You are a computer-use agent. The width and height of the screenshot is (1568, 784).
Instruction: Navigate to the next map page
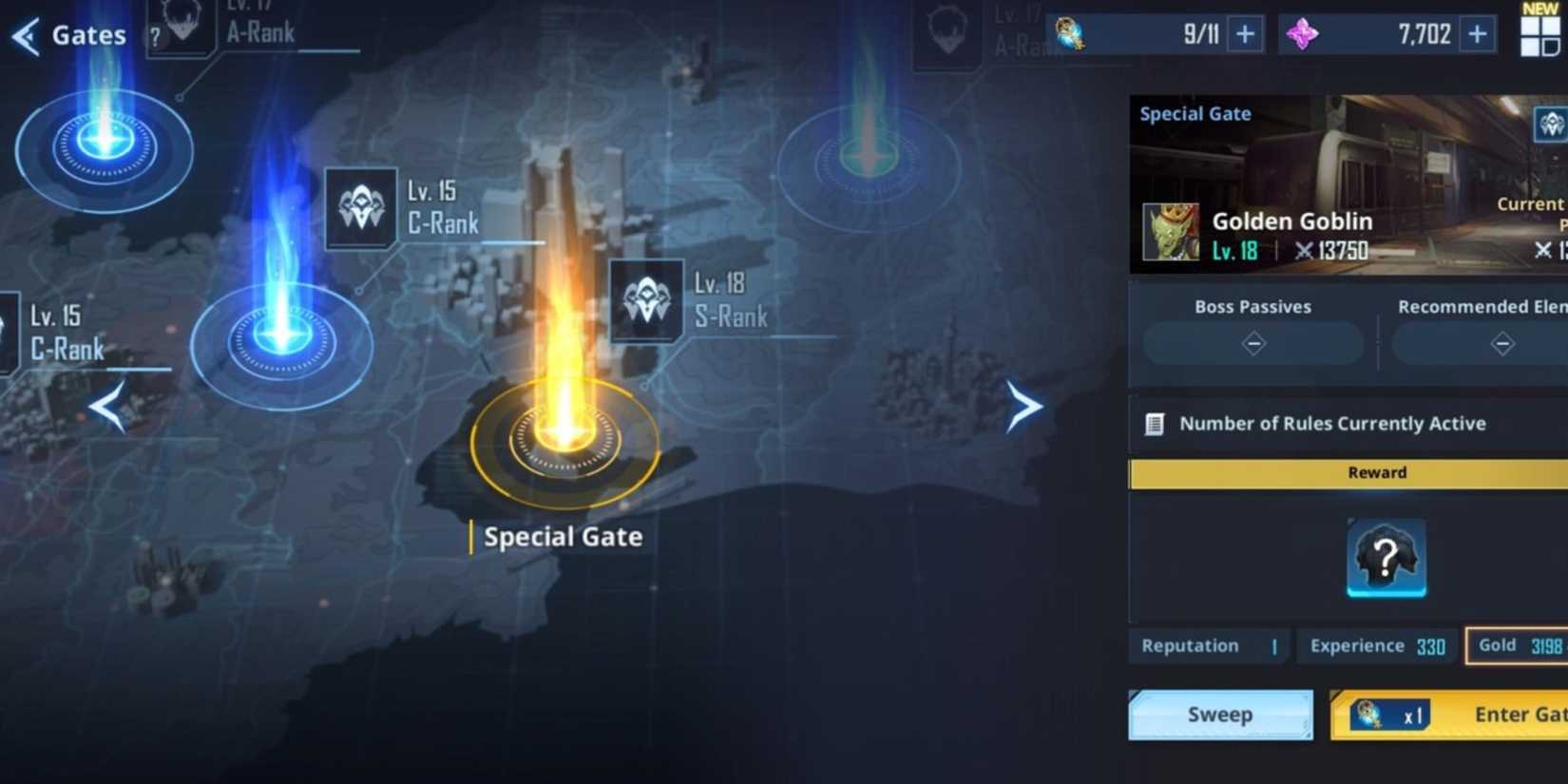coord(1024,408)
